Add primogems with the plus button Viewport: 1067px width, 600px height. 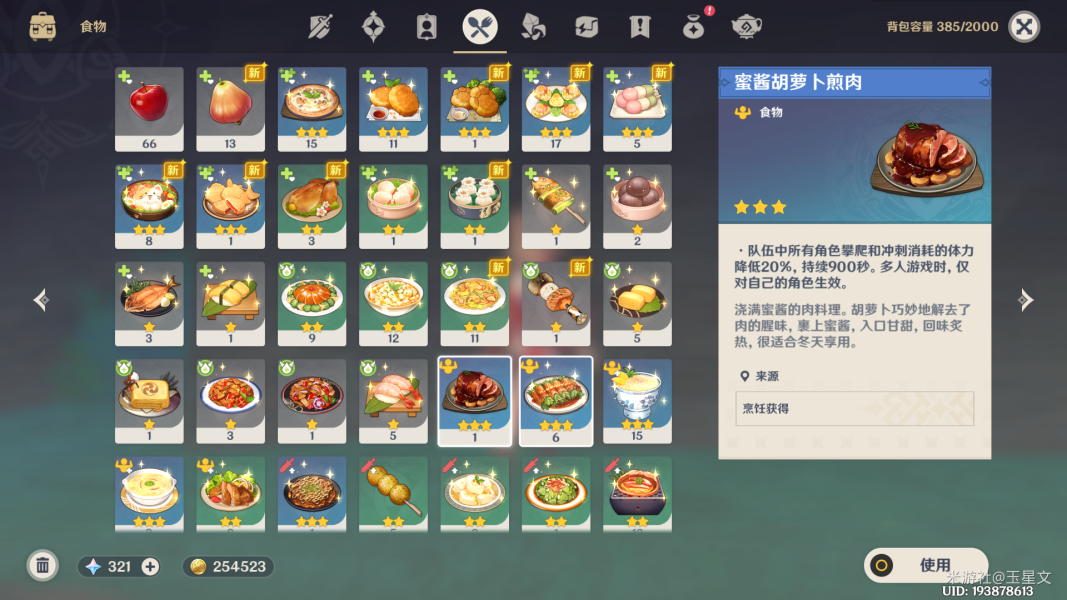pyautogui.click(x=150, y=567)
